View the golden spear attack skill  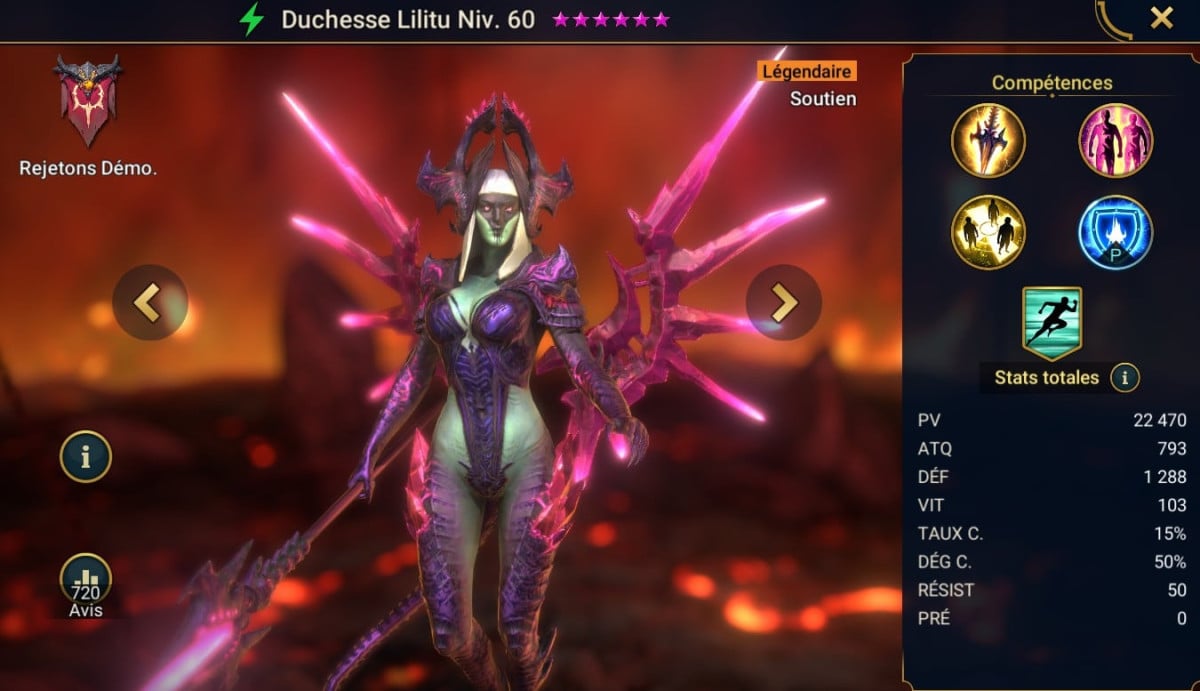988,140
